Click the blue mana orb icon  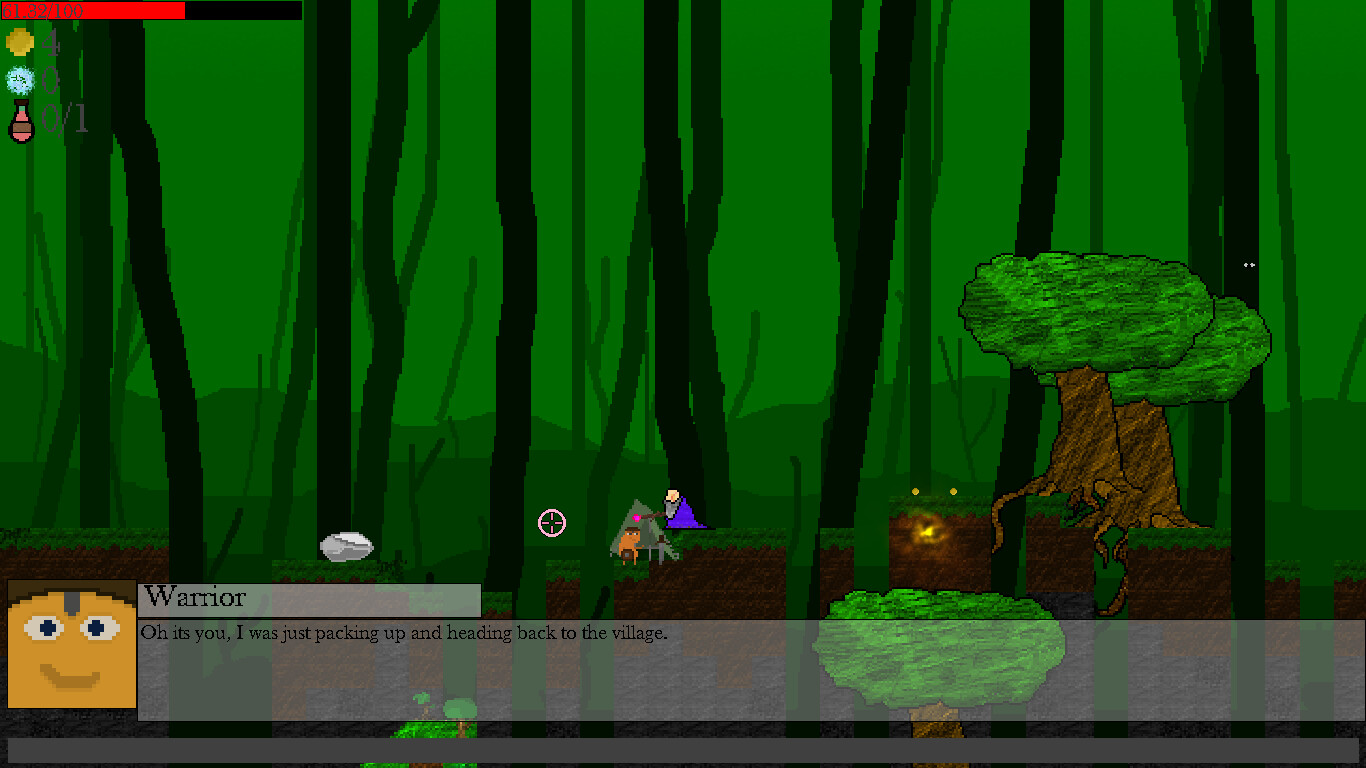point(19,79)
